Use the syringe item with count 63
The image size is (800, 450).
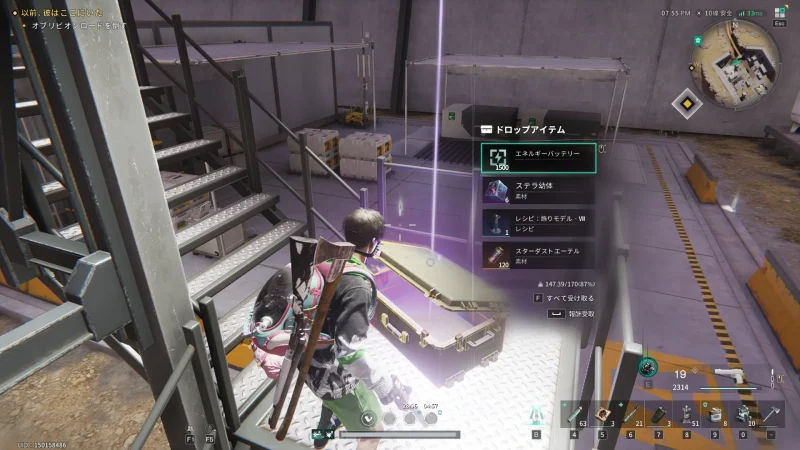tap(575, 413)
